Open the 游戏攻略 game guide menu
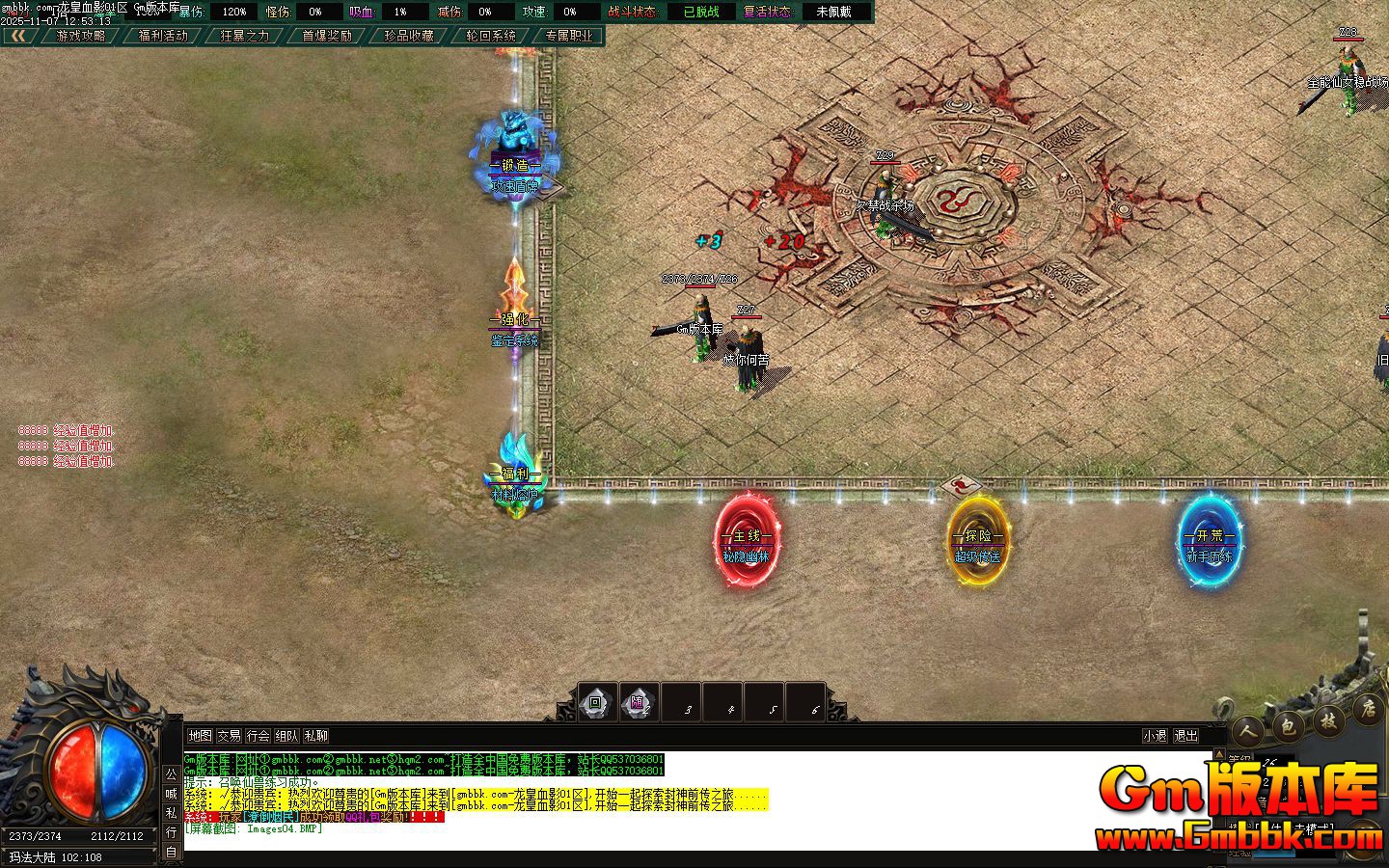The height and width of the screenshot is (868, 1389). click(81, 36)
